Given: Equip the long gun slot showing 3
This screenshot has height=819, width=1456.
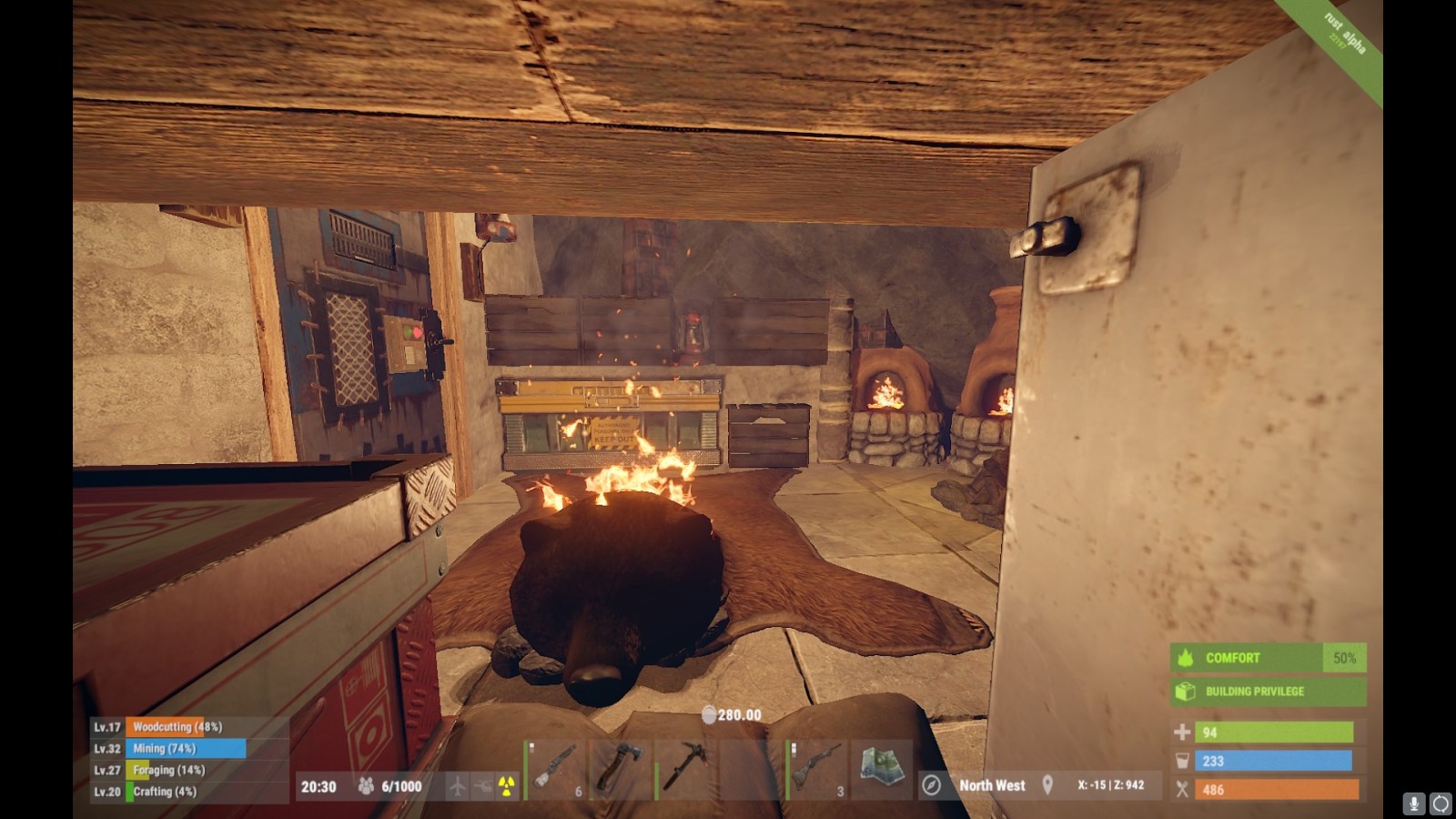Looking at the screenshot, I should pos(816,770).
